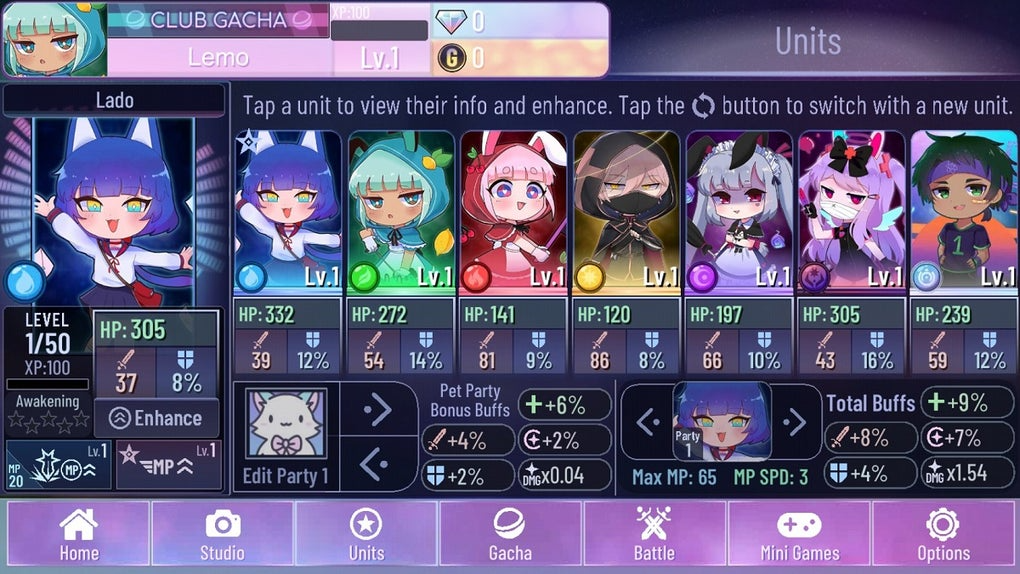Screen dimensions: 1020x574
Task: Cycle to the next pet
Action: tap(378, 409)
